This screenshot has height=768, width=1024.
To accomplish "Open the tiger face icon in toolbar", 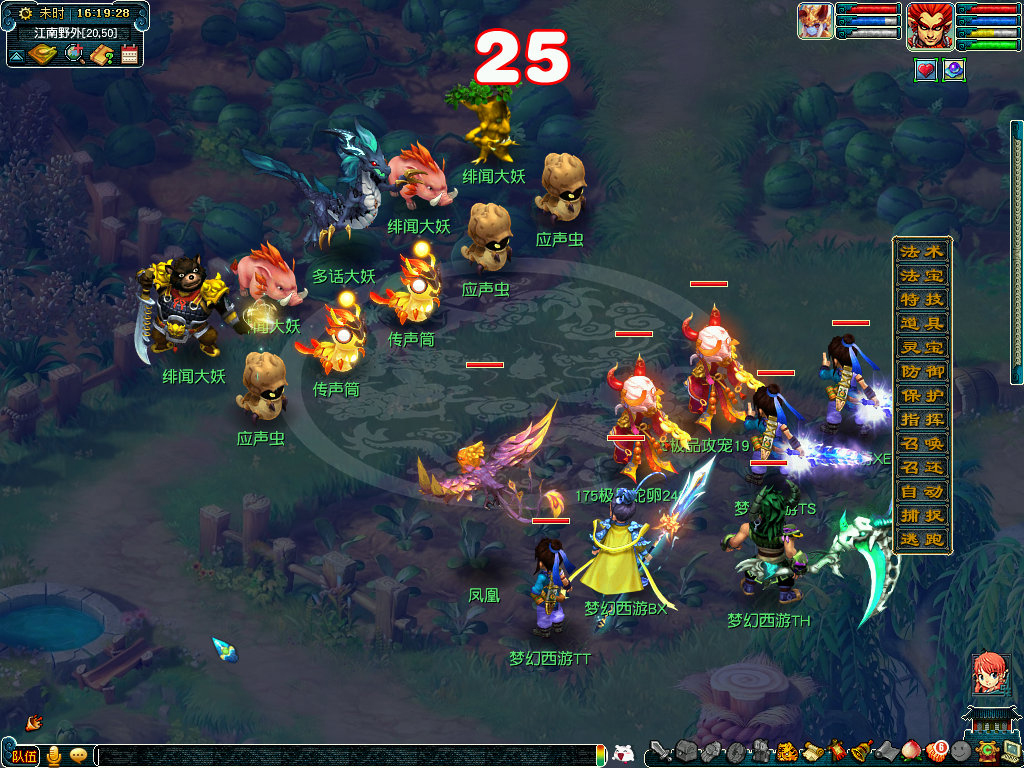I will tap(786, 751).
